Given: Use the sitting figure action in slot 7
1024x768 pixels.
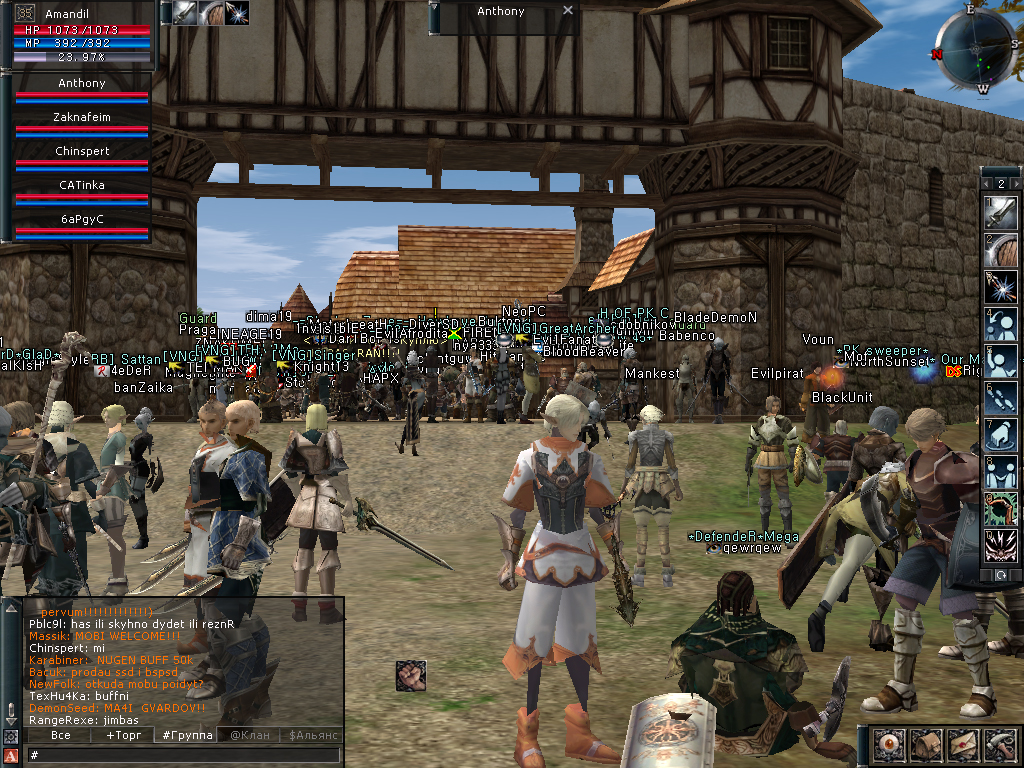Looking at the screenshot, I should pos(1001,435).
